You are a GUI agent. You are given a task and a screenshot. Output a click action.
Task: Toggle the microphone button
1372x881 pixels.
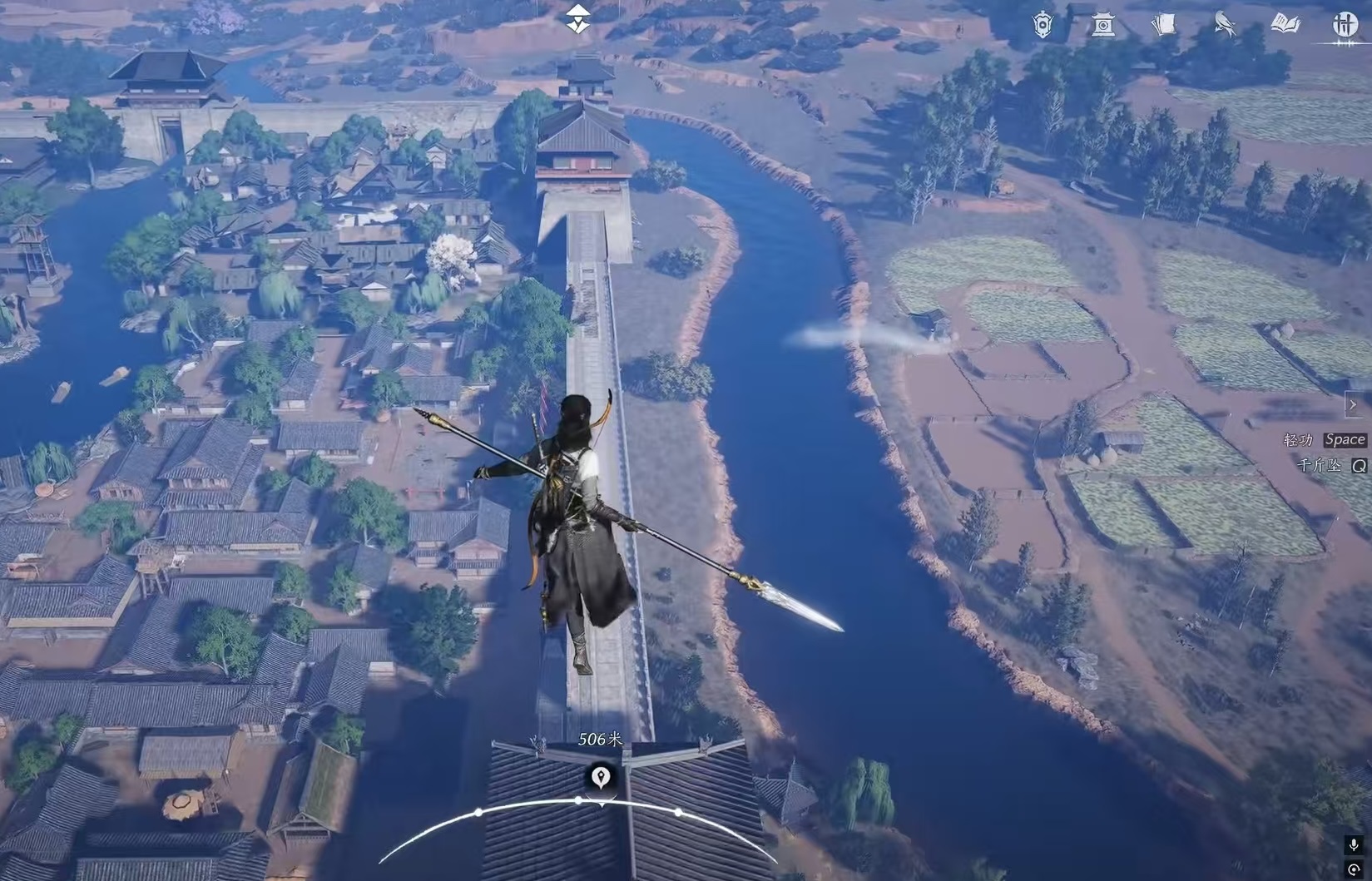(x=1354, y=845)
